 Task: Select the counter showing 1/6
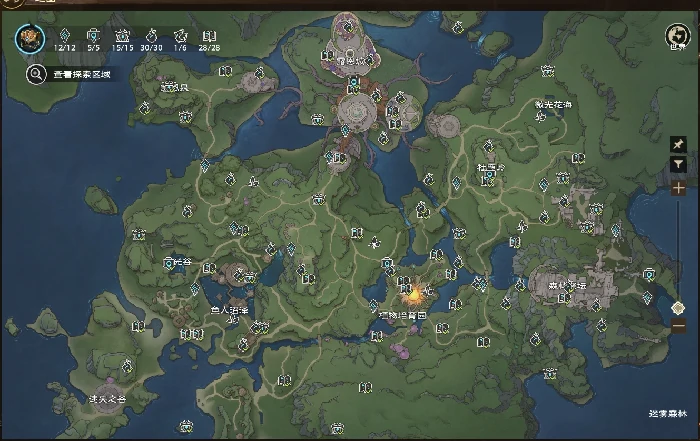coord(180,39)
